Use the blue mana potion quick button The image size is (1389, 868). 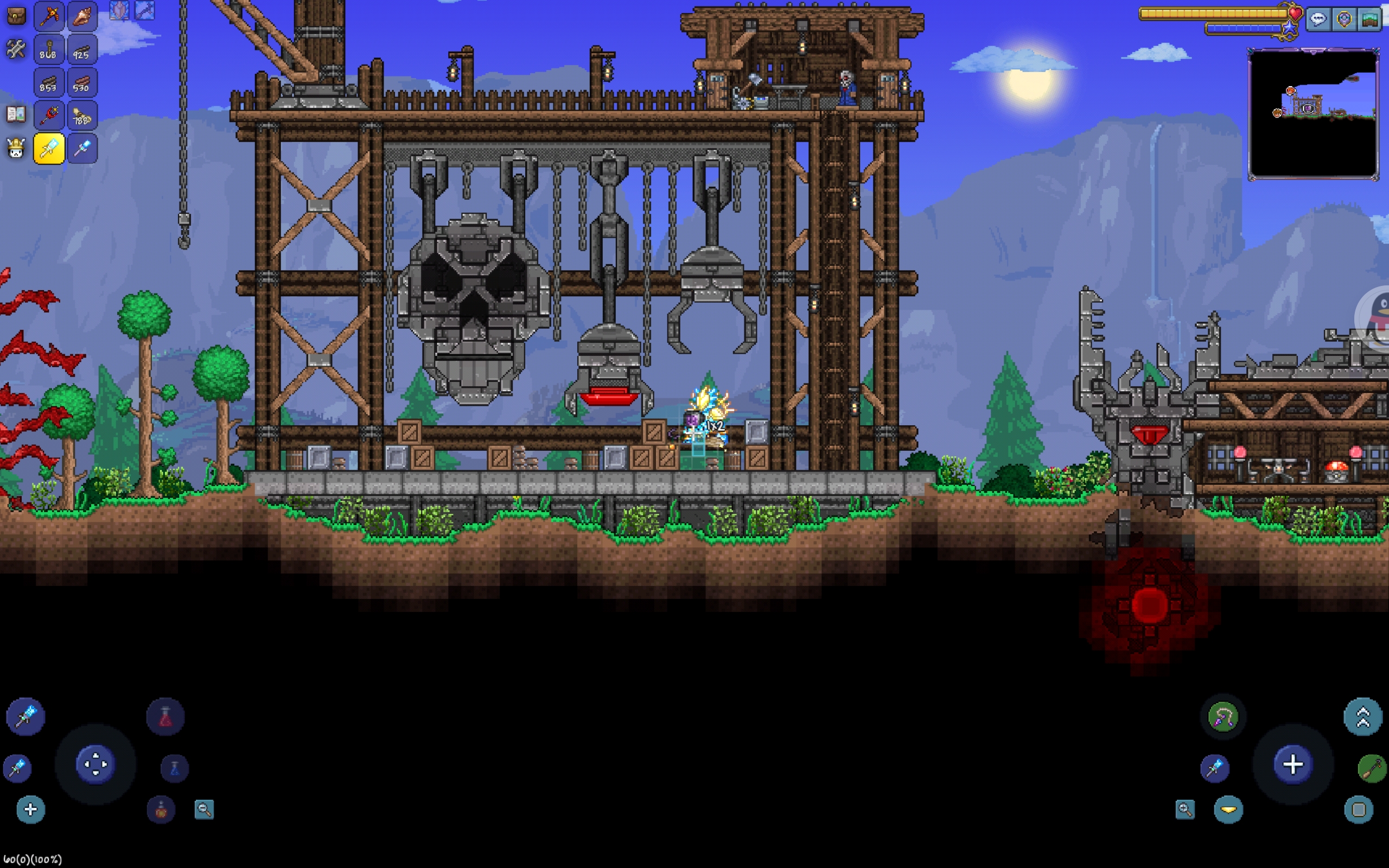point(175,768)
